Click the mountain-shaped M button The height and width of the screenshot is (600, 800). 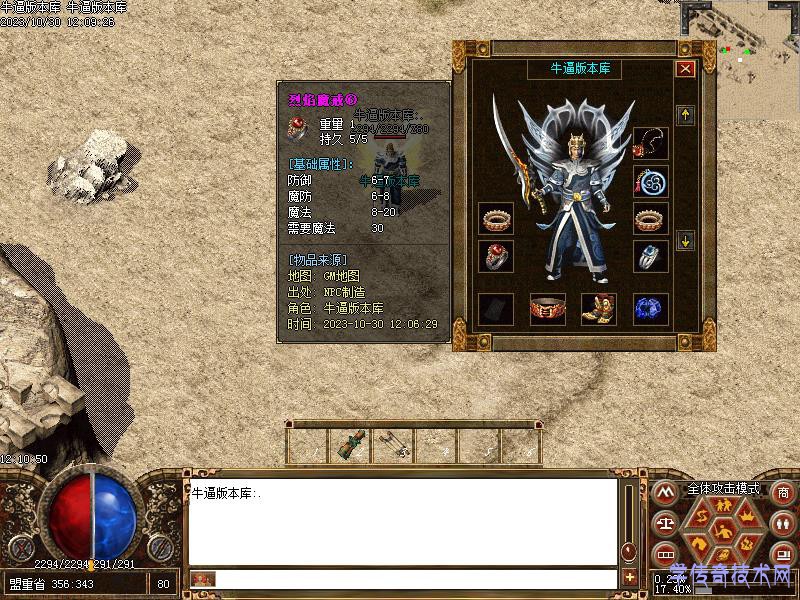click(663, 492)
